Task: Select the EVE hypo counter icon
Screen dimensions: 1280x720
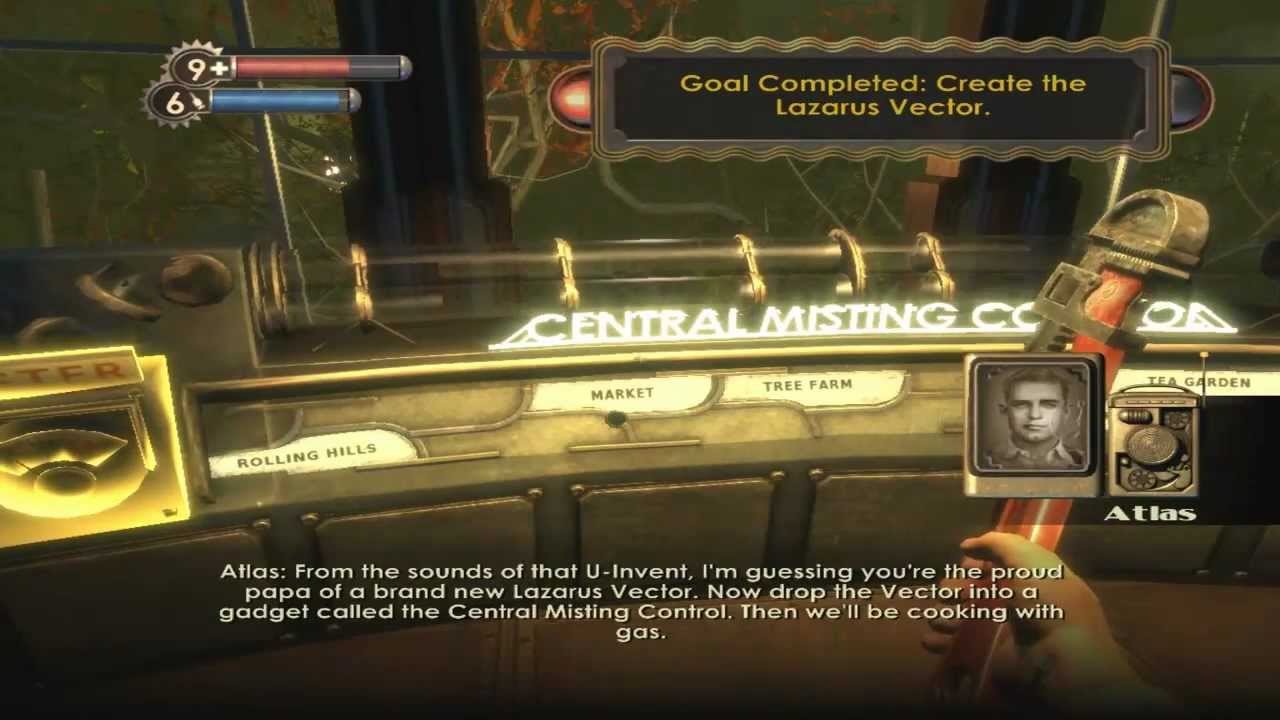Action: [x=180, y=102]
